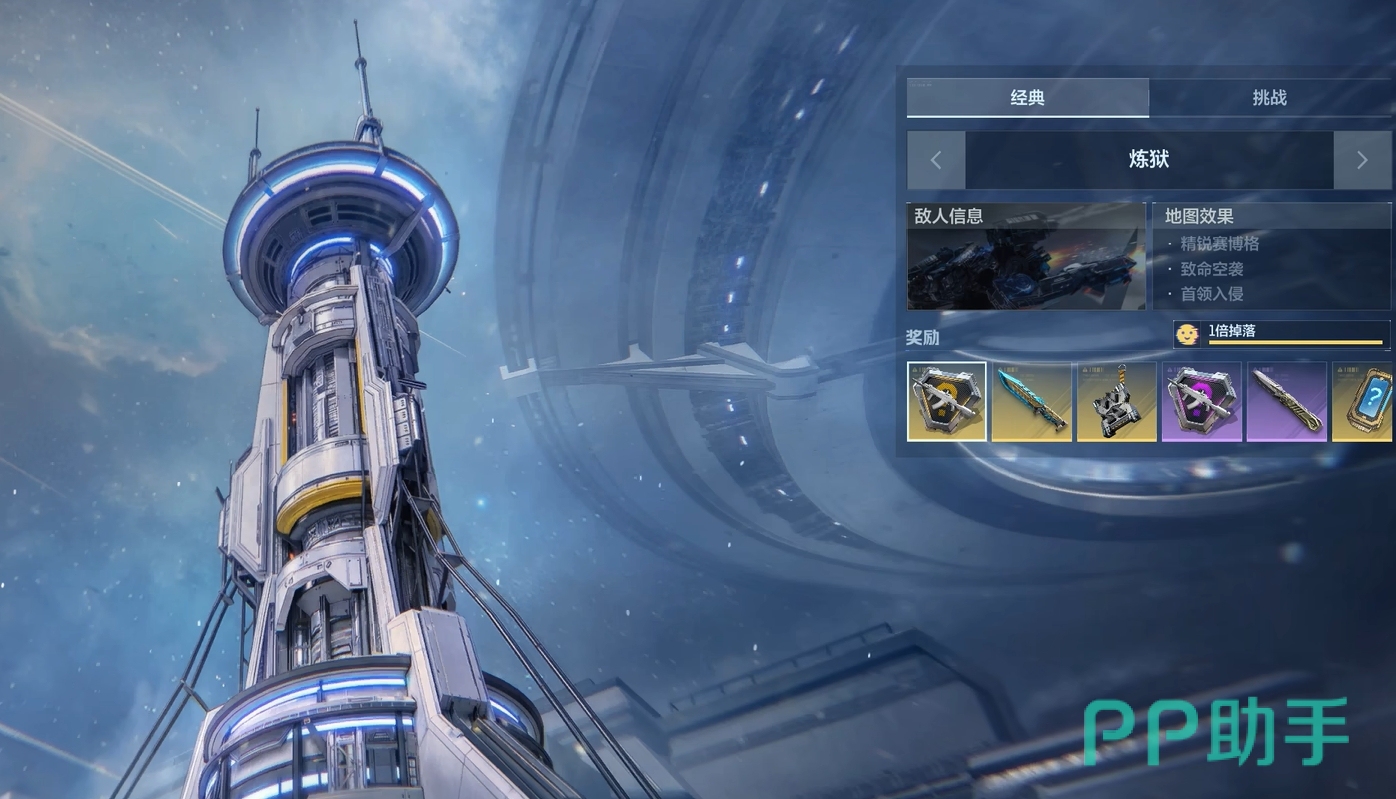Click the left arrow beside 炼狱
This screenshot has width=1396, height=799.
[x=936, y=160]
